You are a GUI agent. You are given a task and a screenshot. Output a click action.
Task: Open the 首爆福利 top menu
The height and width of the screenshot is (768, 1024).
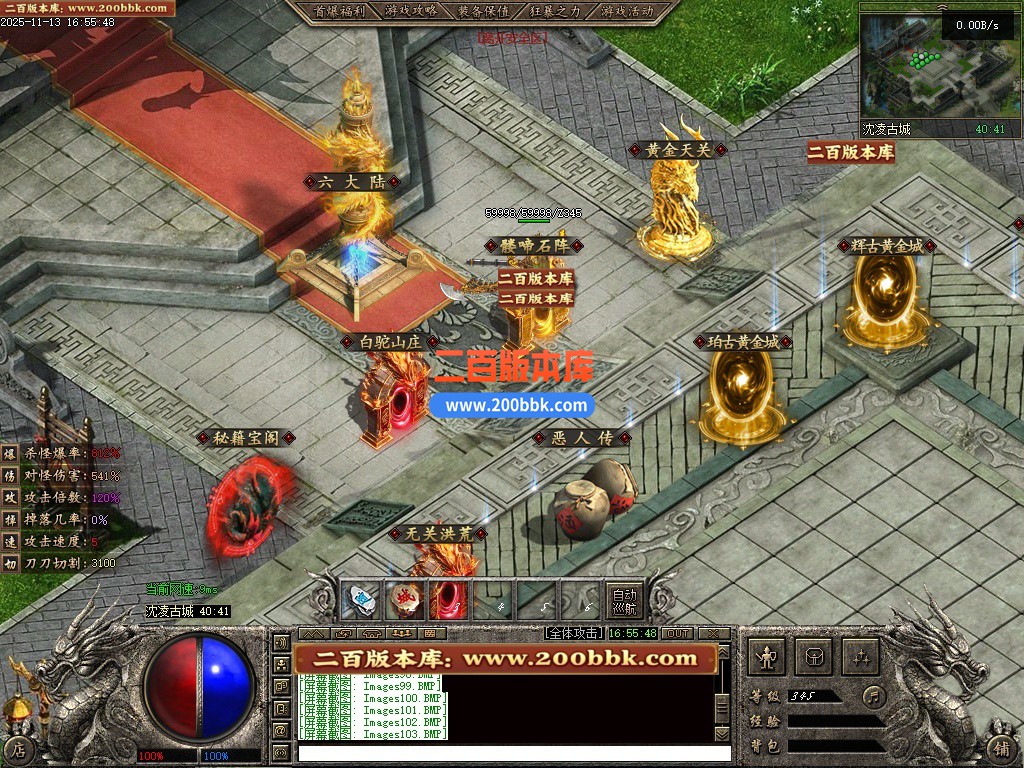340,11
